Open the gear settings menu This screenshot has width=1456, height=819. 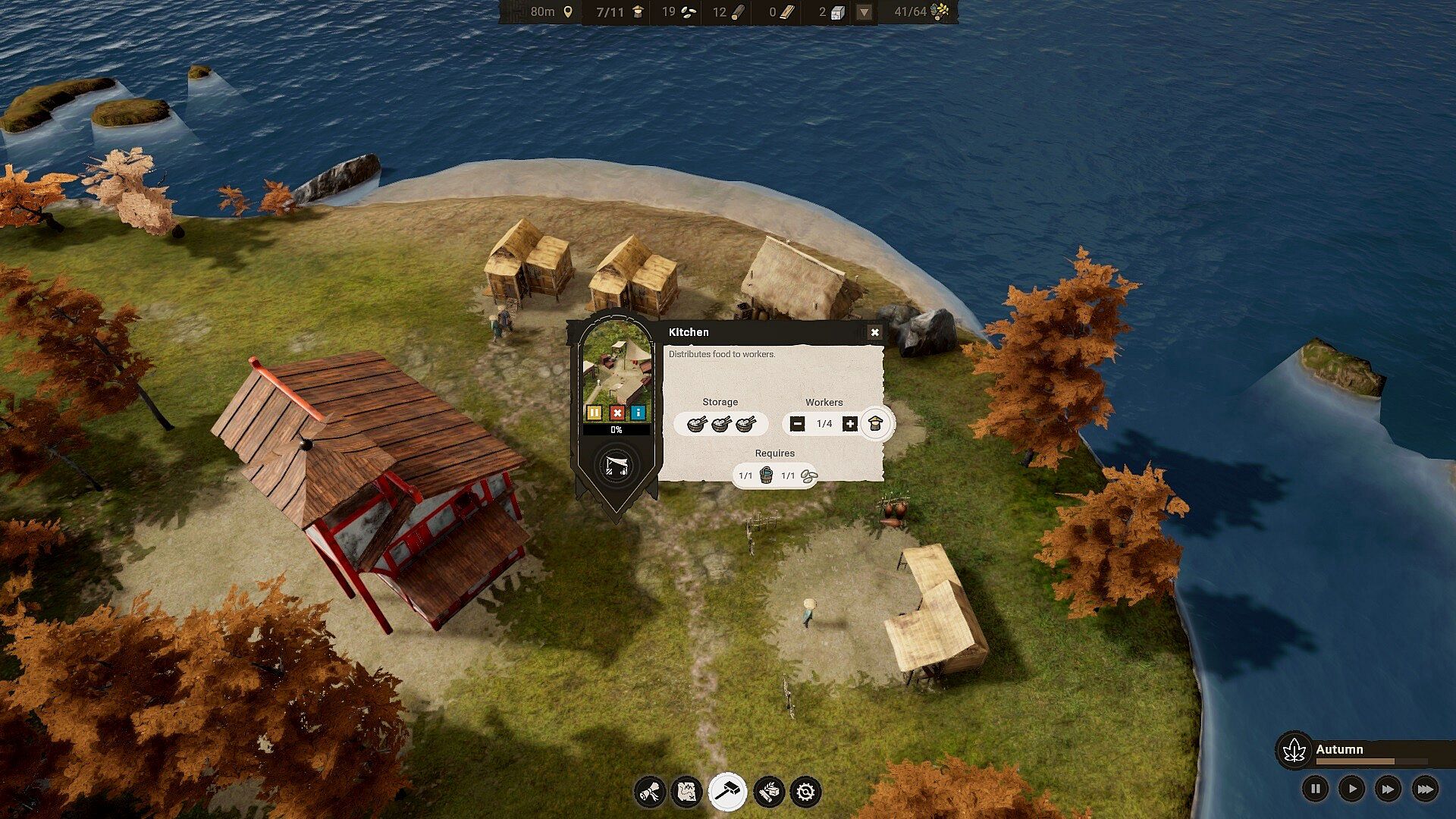coord(805,792)
